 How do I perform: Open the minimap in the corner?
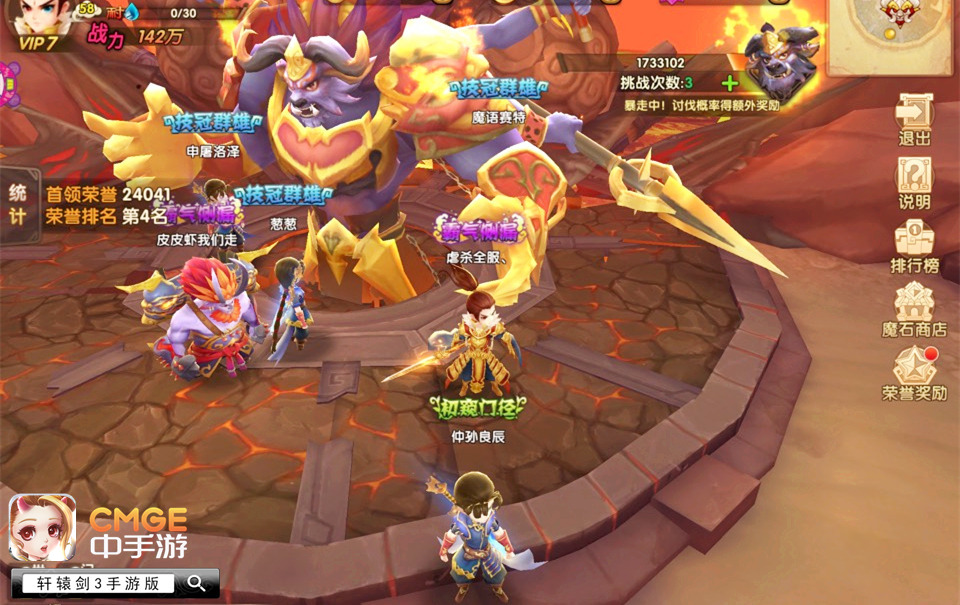point(892,30)
